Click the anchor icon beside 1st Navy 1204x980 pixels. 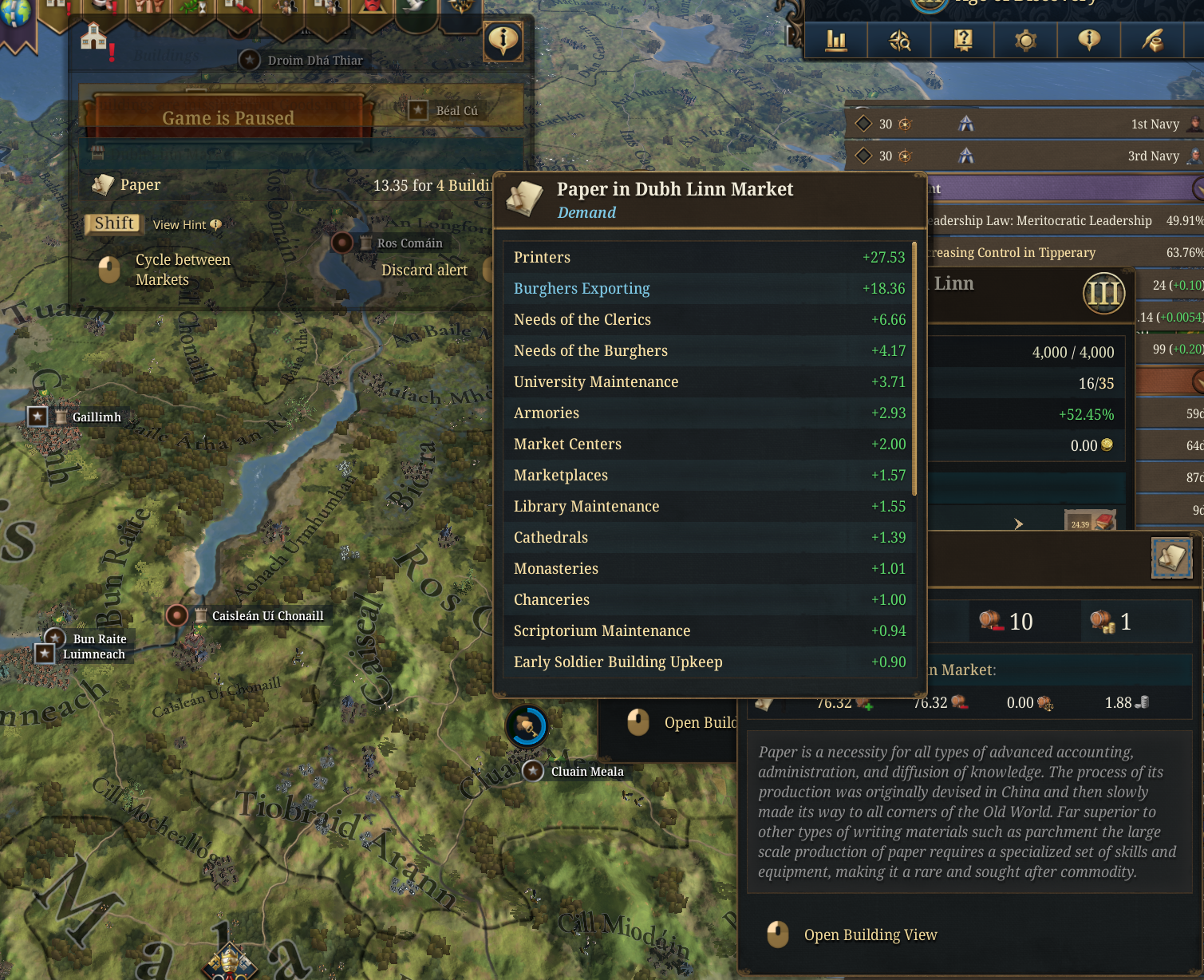click(966, 124)
